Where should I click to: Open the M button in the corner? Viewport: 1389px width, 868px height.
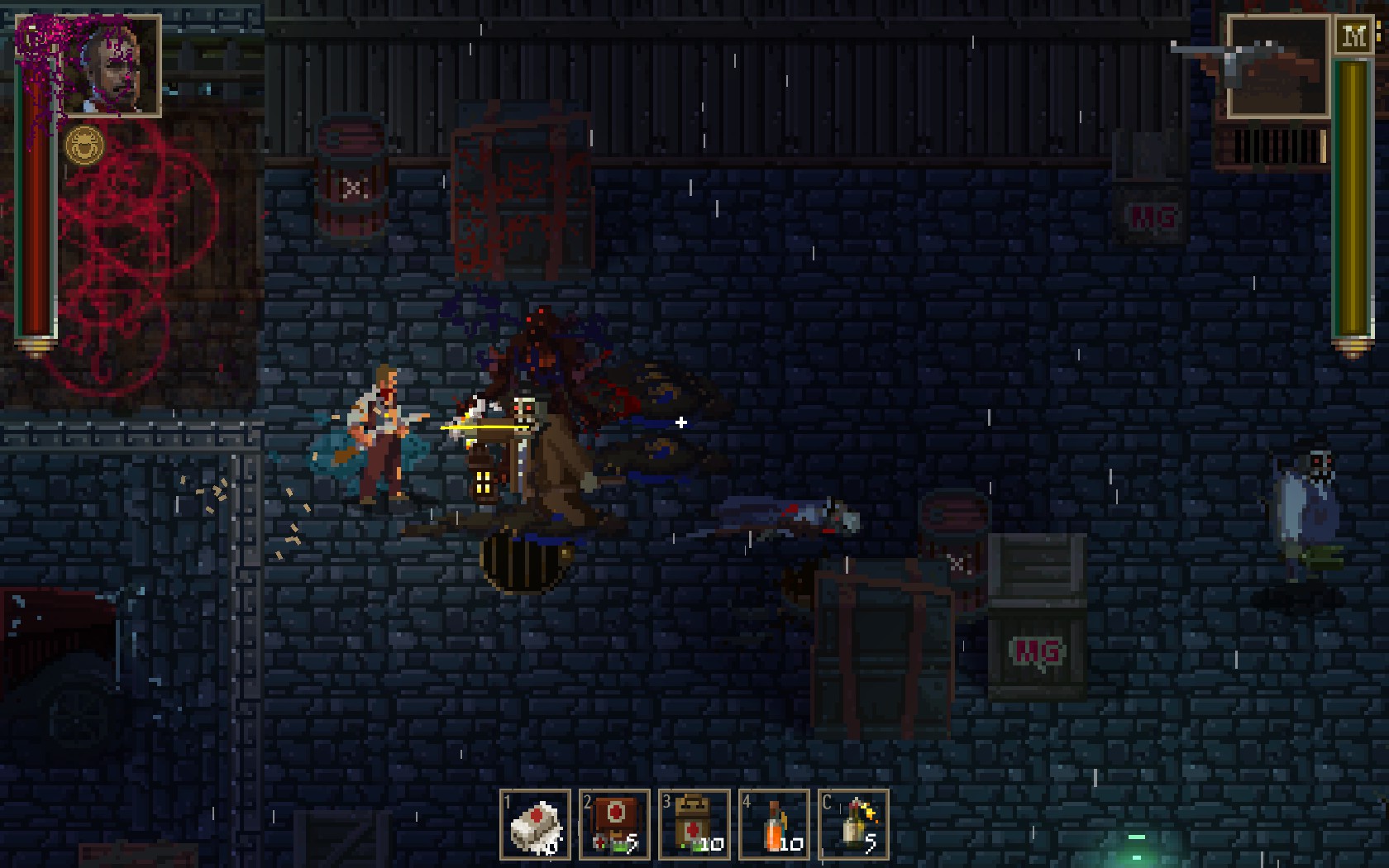[1354, 36]
